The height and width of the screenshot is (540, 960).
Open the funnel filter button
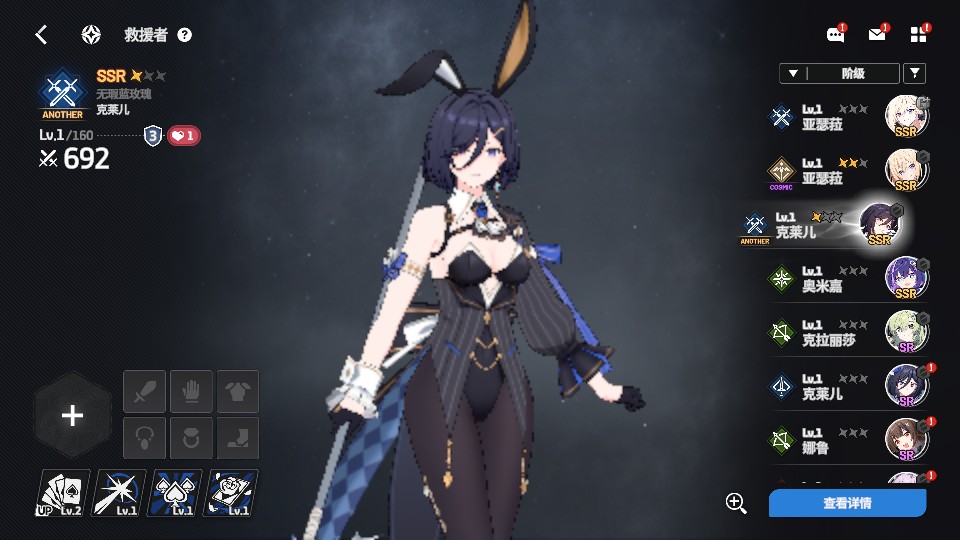(914, 73)
